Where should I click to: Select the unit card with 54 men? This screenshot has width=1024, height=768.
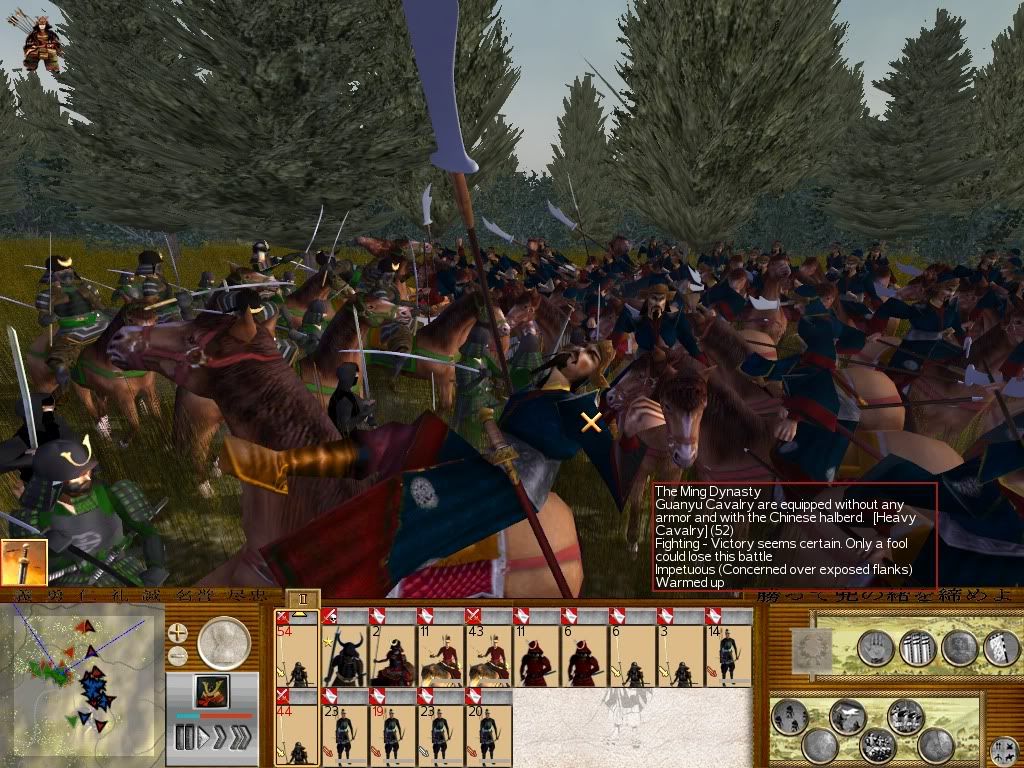tap(296, 647)
